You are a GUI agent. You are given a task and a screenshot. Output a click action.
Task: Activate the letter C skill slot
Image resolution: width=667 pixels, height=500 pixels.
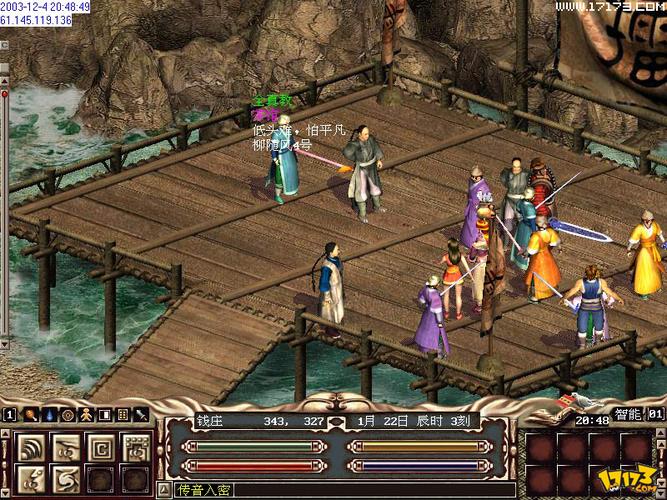100,448
